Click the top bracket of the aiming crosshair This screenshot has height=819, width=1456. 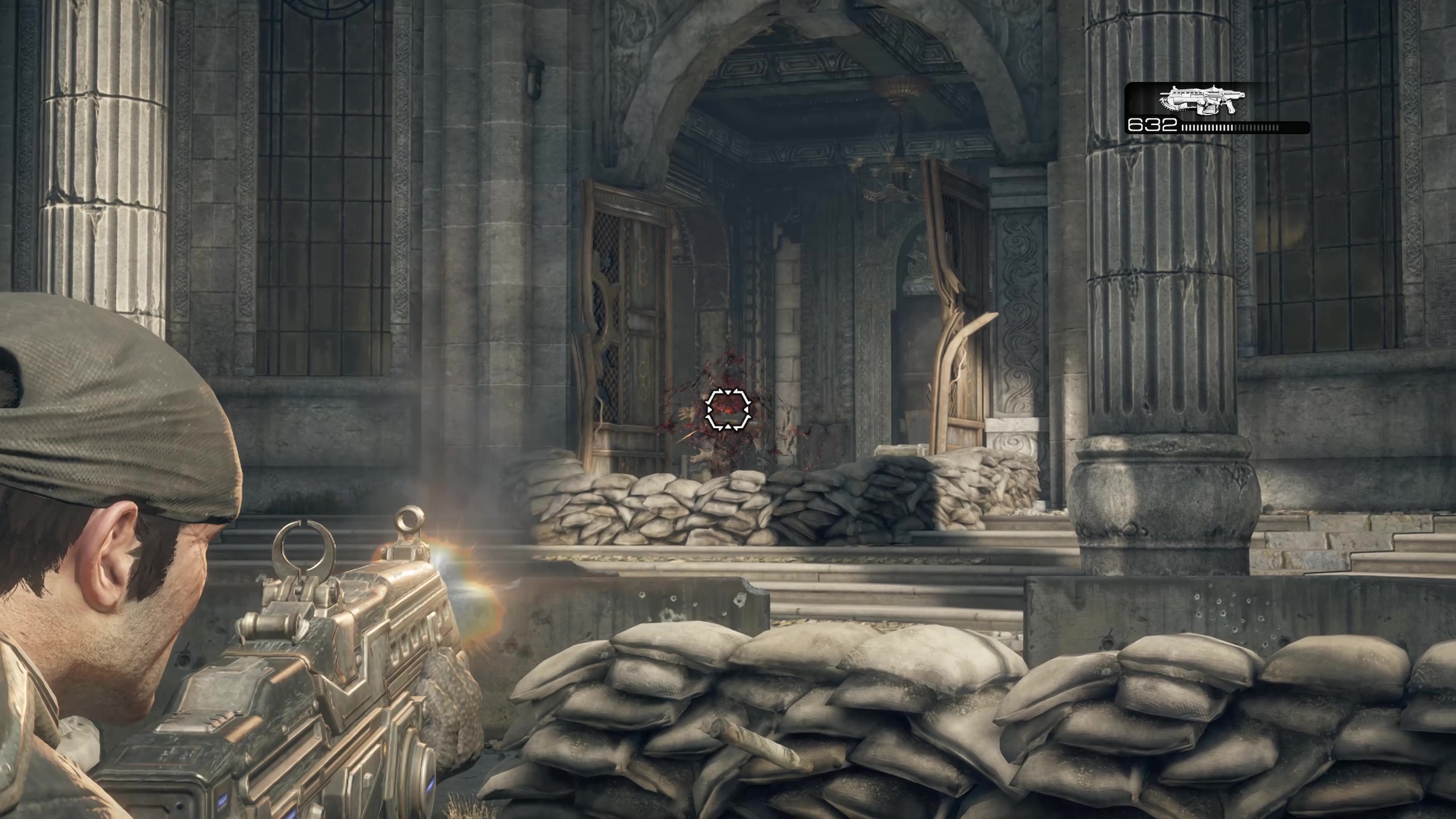[x=727, y=392]
